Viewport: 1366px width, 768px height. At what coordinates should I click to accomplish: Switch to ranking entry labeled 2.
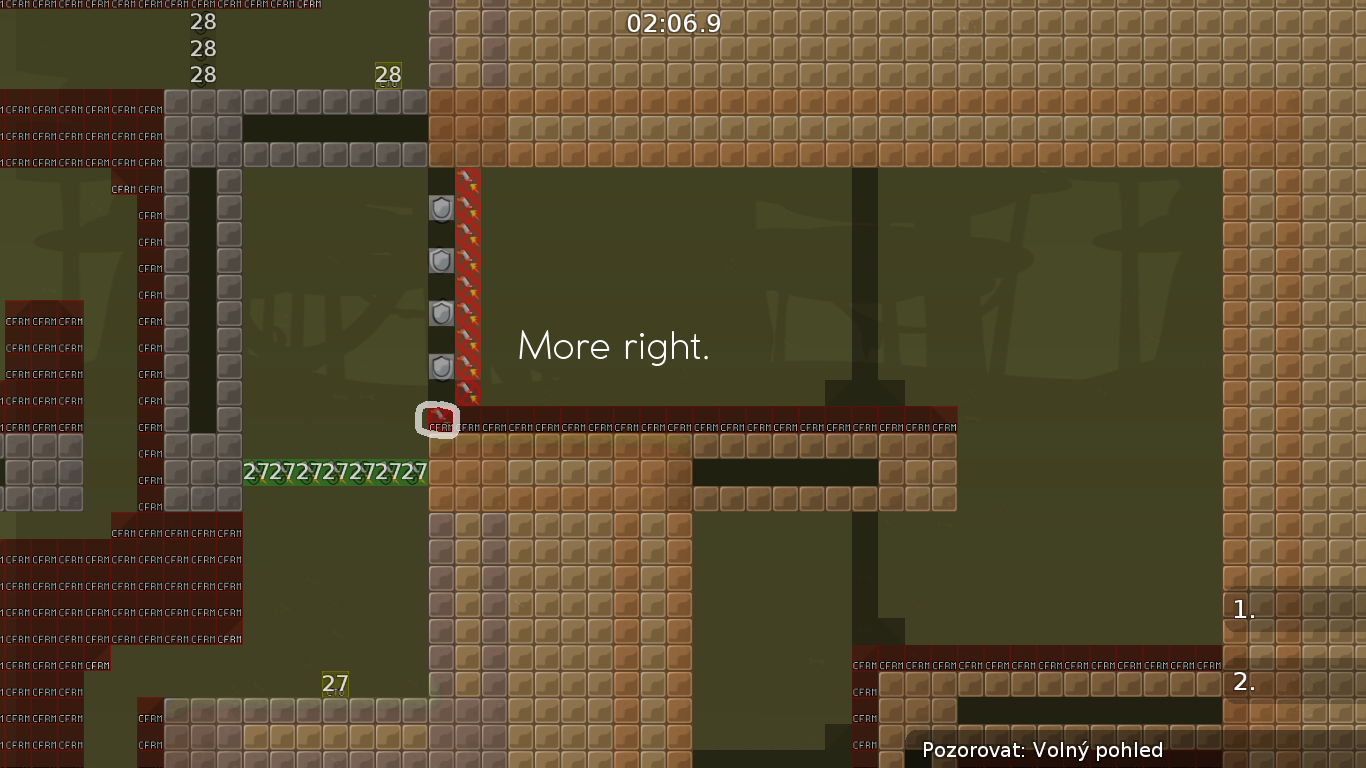pyautogui.click(x=1243, y=682)
